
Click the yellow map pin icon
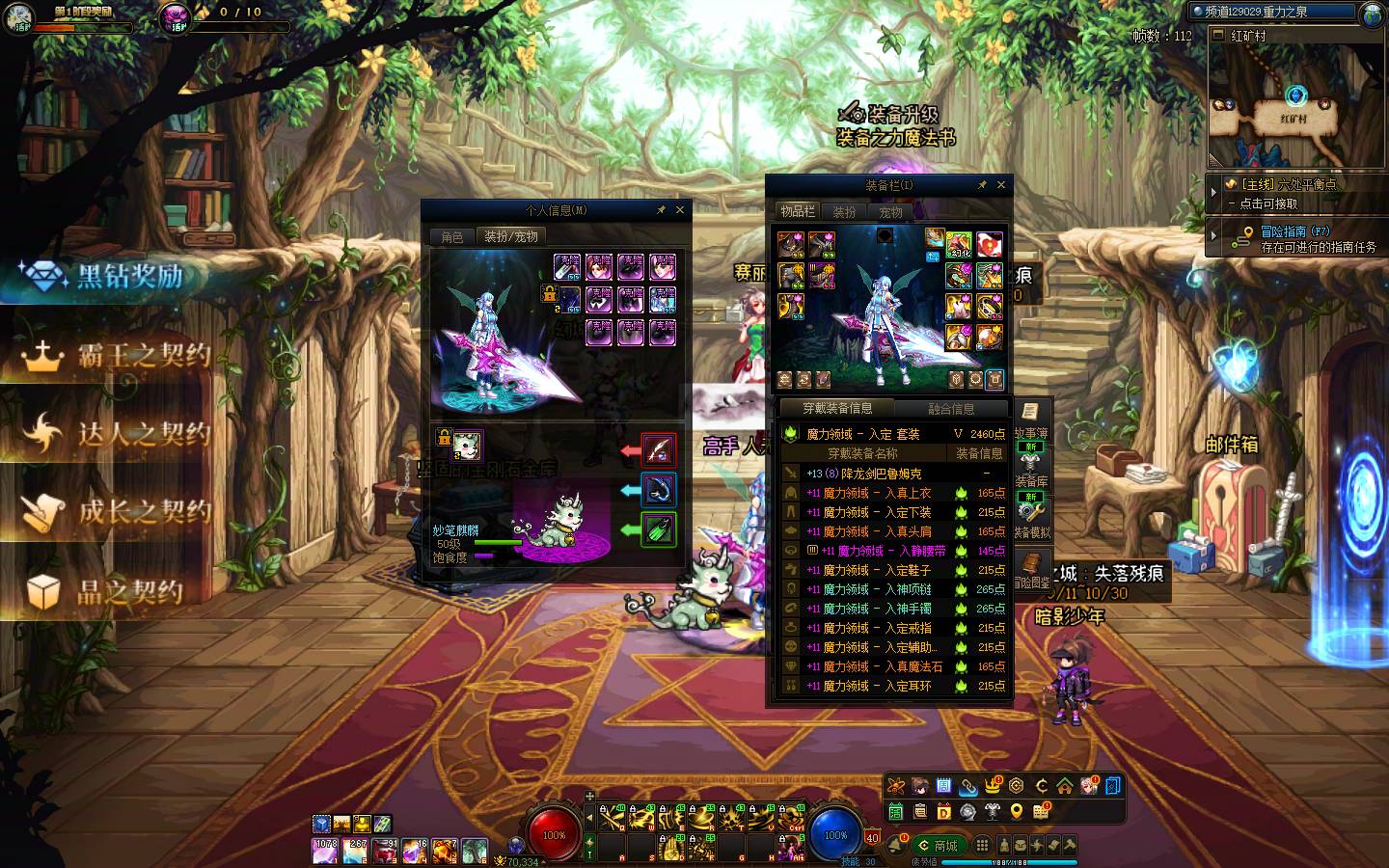click(x=1016, y=811)
